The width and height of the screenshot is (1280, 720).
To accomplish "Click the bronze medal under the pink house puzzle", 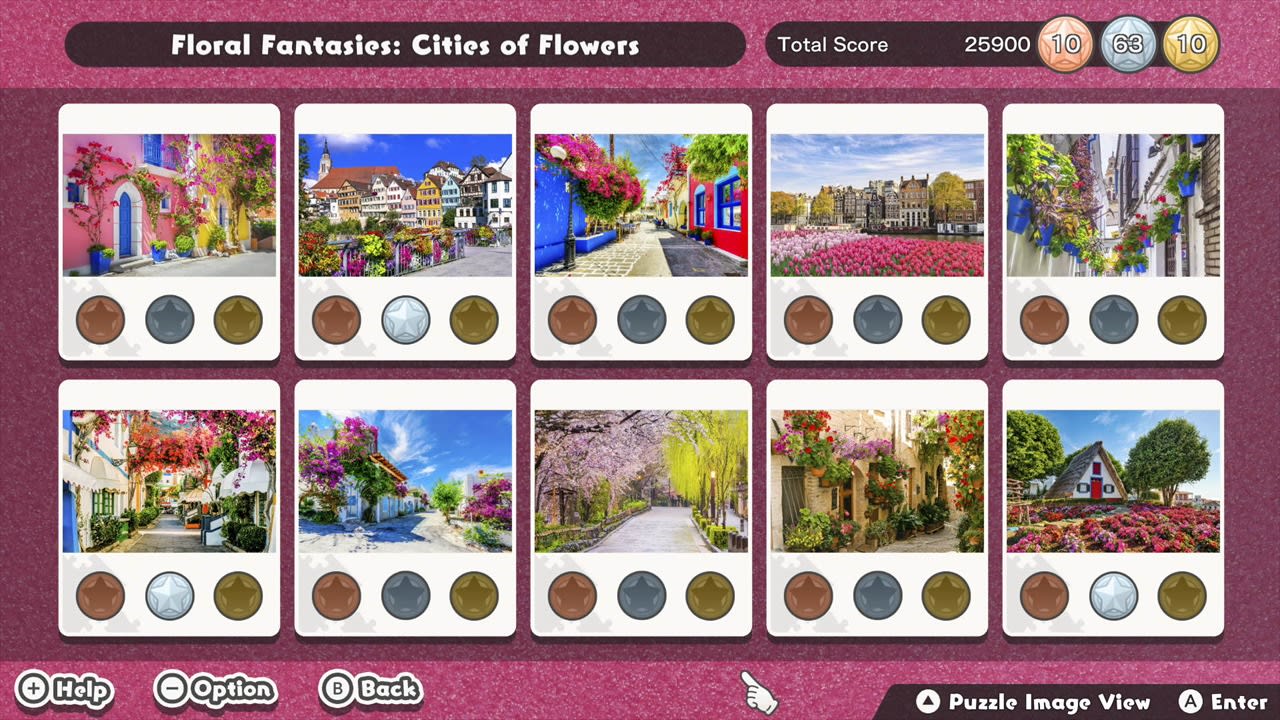I will [100, 318].
